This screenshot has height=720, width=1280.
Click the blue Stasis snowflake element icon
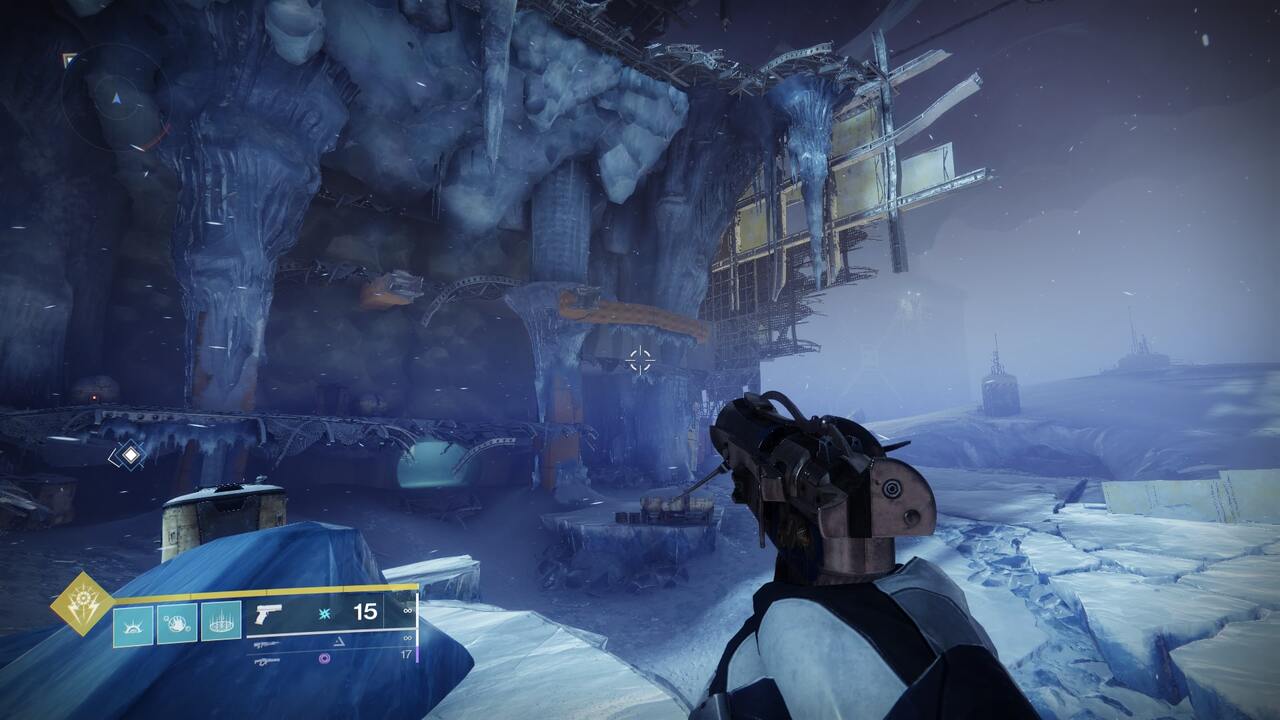(323, 614)
